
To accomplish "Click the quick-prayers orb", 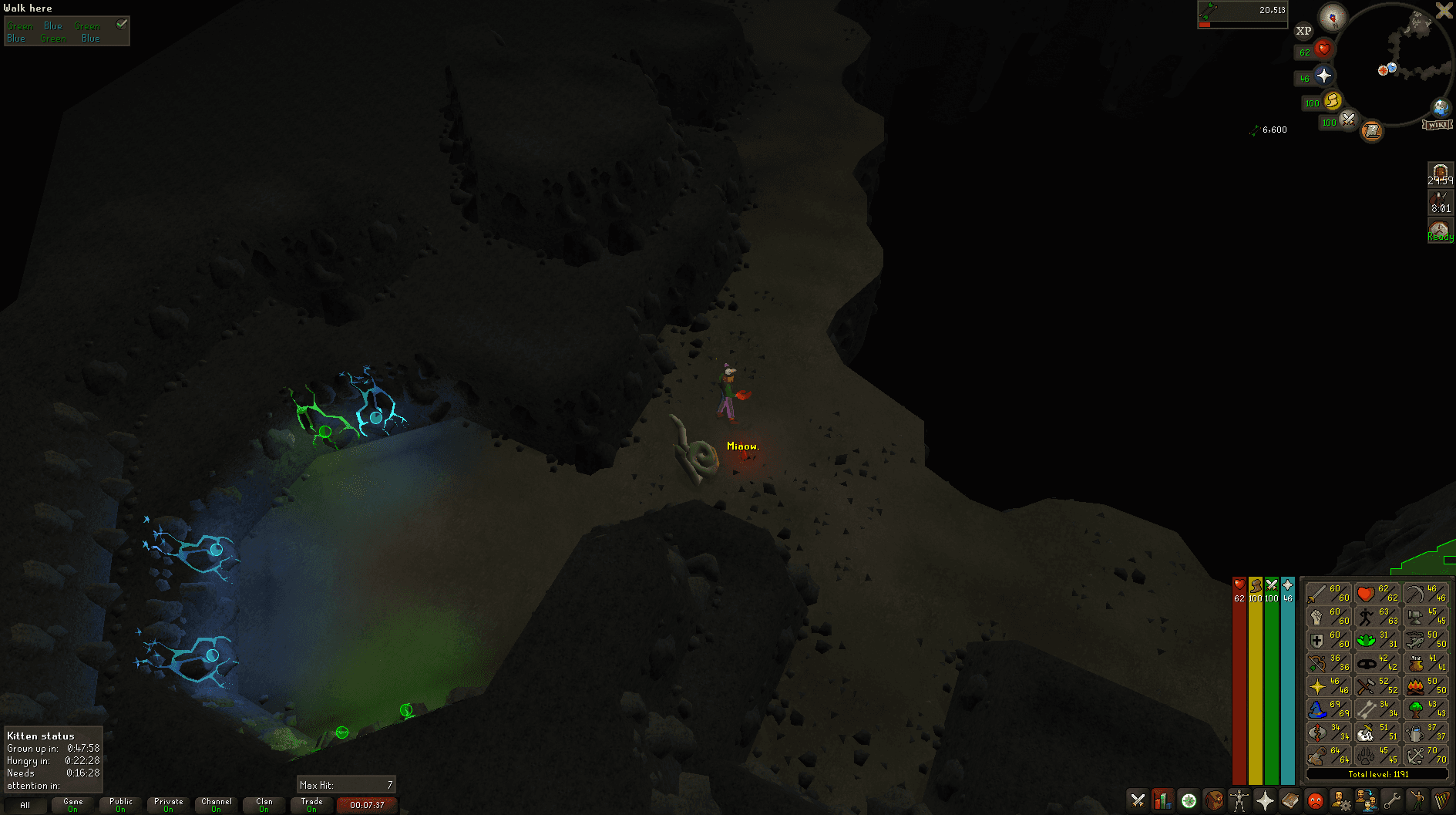I will click(1324, 76).
